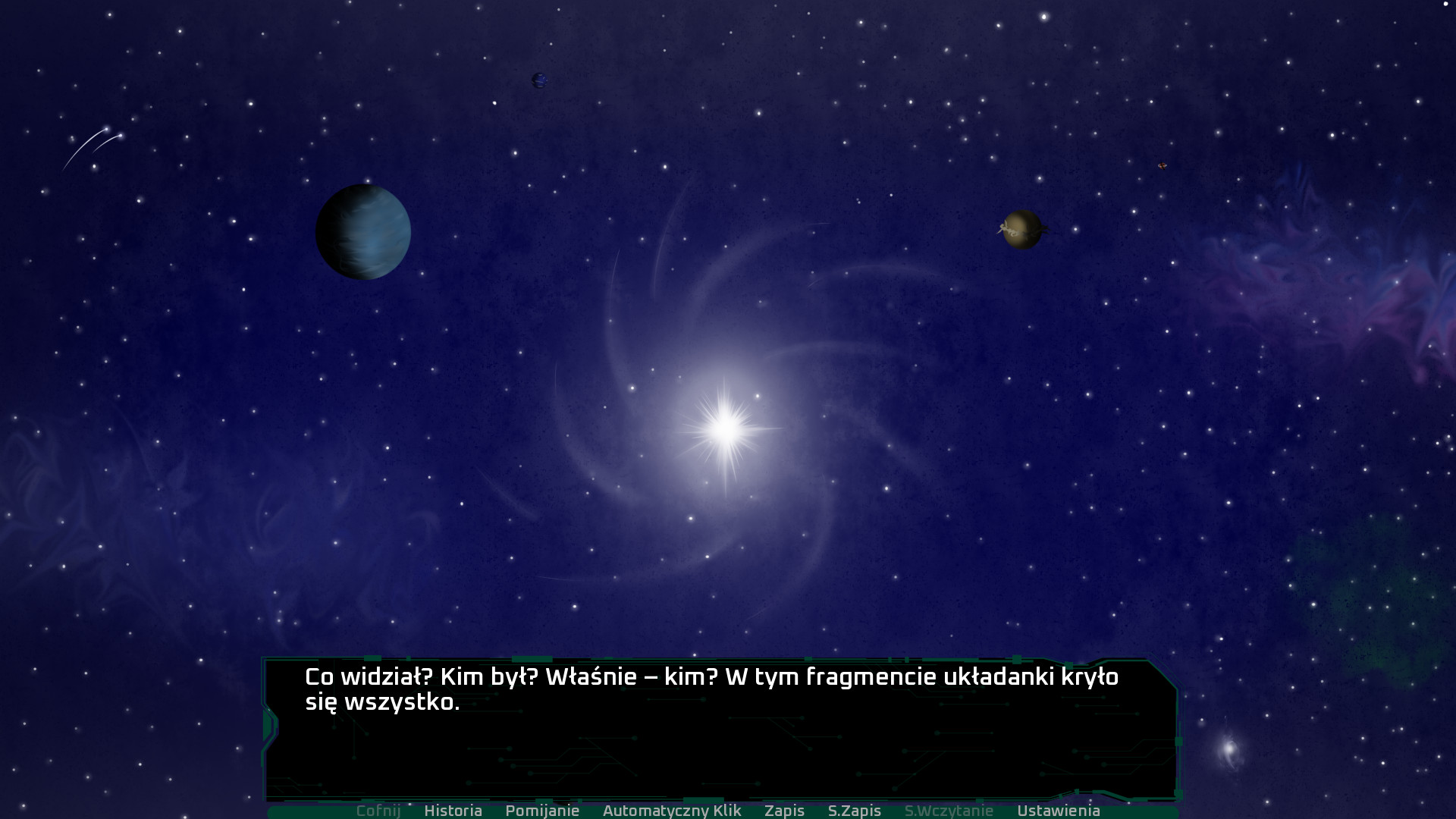This screenshot has height=819, width=1456.
Task: Click the blue planet on the left
Action: click(x=362, y=231)
